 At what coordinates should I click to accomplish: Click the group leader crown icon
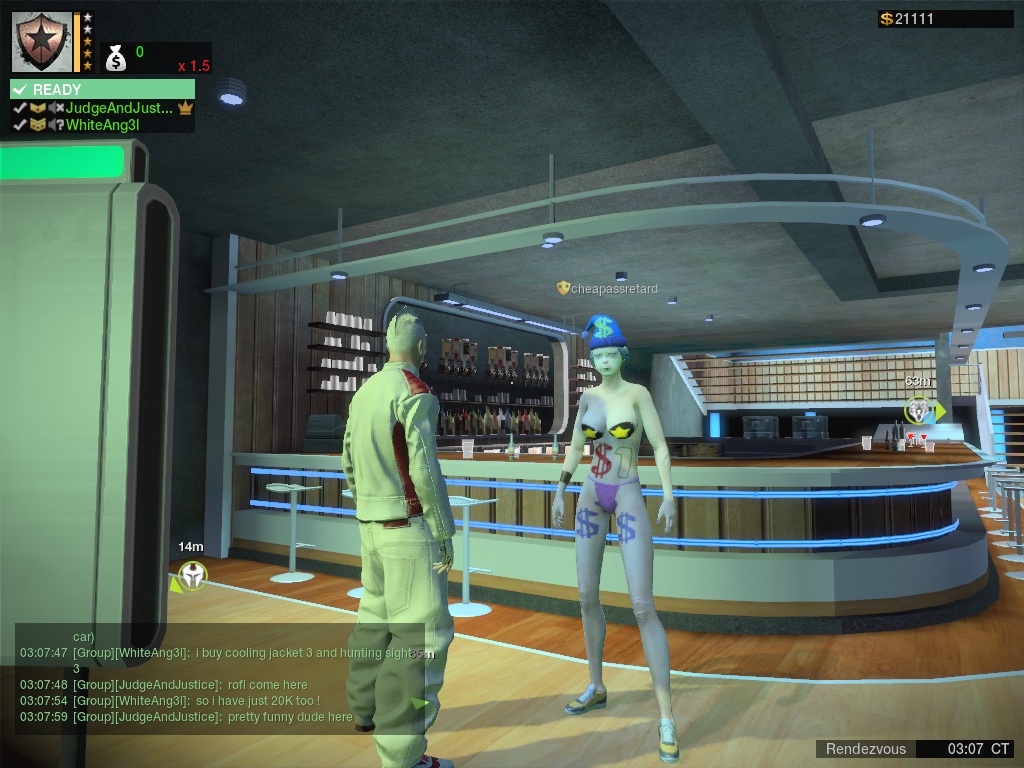[185, 108]
